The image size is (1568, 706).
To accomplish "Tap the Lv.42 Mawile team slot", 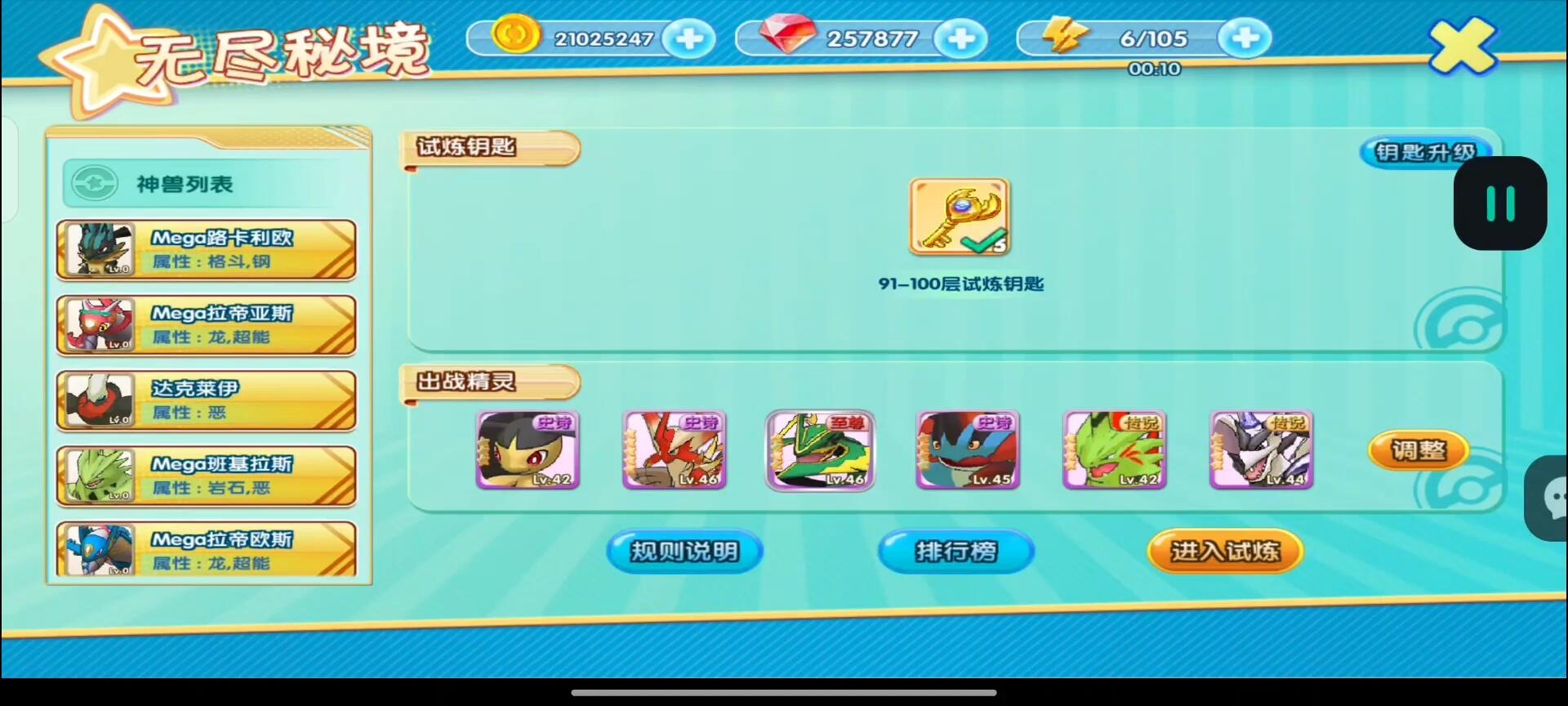I will [528, 450].
